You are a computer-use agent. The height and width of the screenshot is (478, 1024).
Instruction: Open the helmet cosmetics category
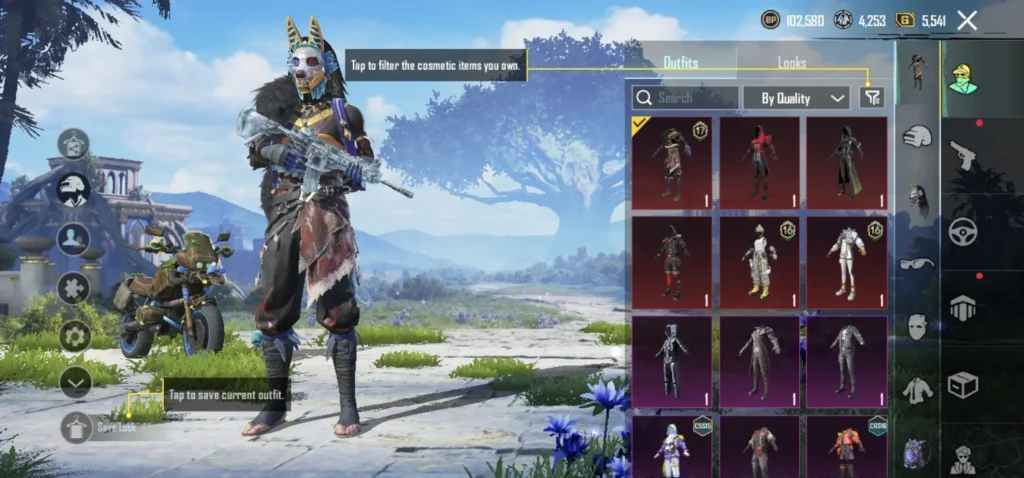click(x=917, y=137)
